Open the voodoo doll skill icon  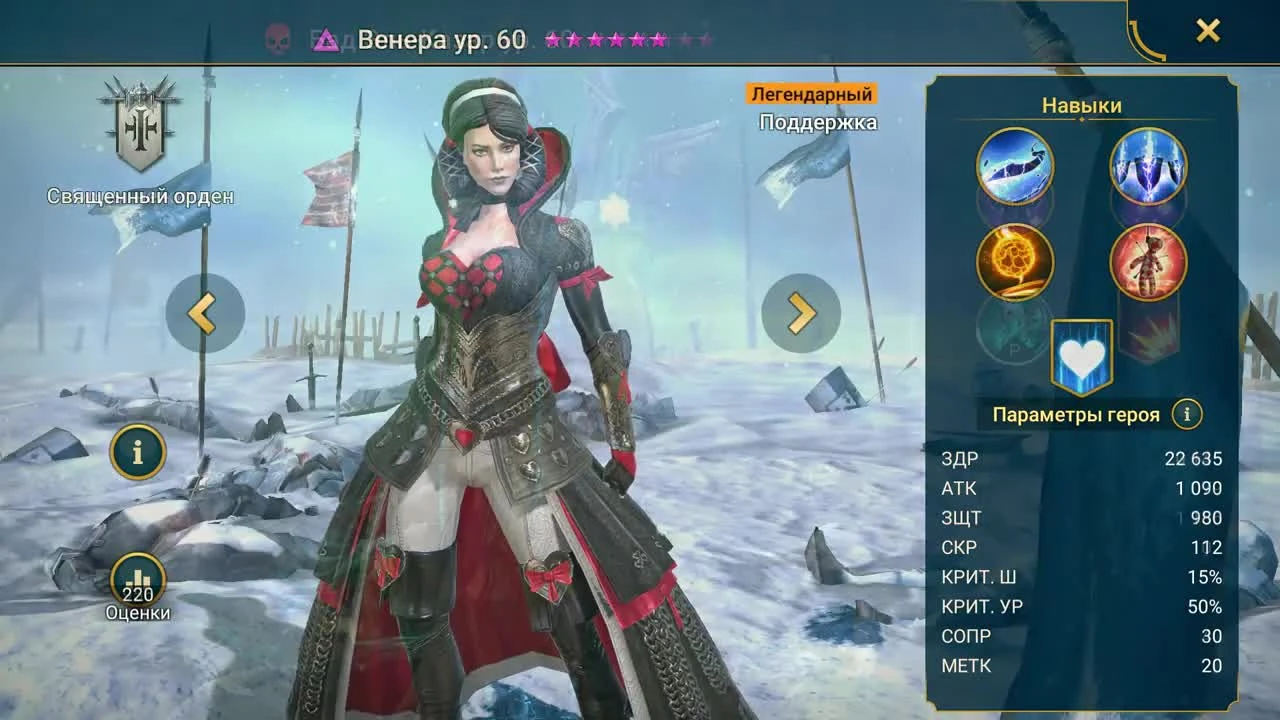(1146, 263)
